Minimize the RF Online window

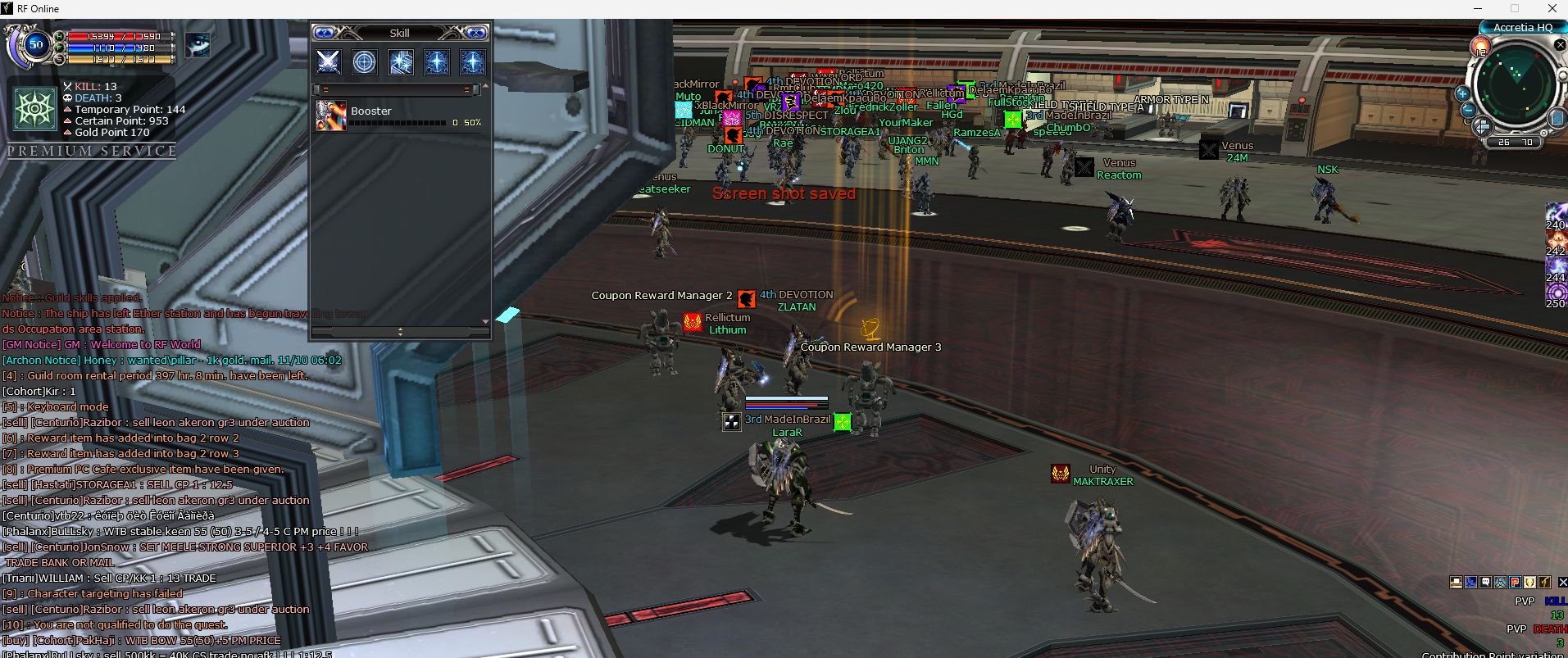(x=1478, y=8)
